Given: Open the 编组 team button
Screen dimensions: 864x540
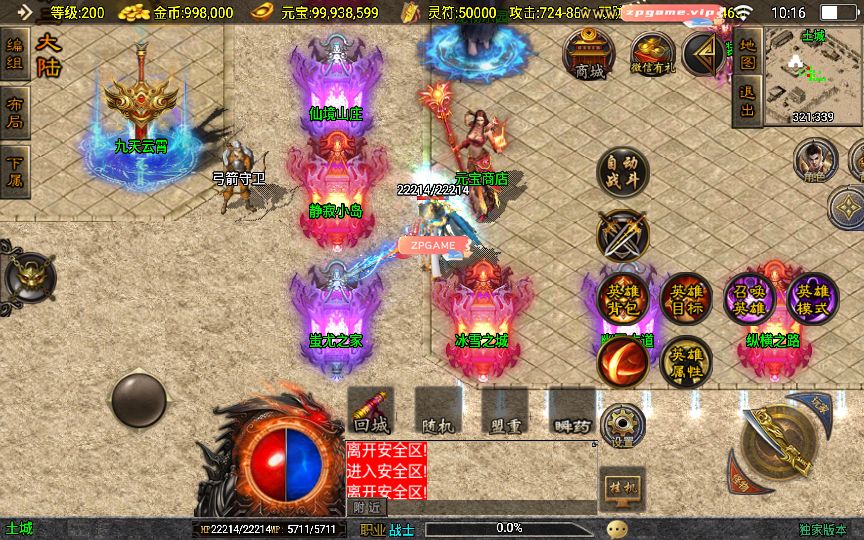Looking at the screenshot, I should 15,53.
